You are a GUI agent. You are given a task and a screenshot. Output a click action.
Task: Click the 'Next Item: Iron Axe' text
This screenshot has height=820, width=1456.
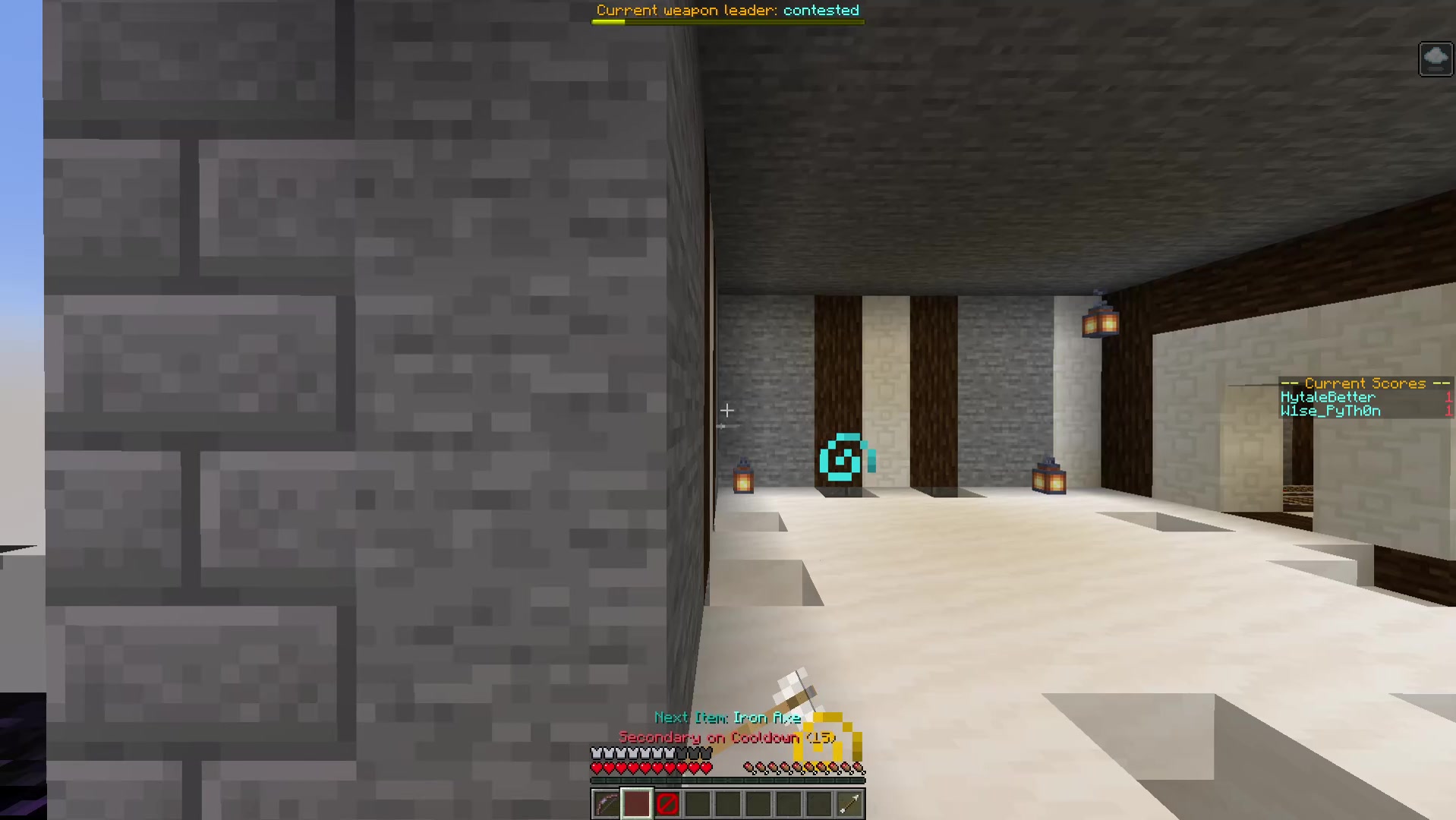click(x=727, y=717)
